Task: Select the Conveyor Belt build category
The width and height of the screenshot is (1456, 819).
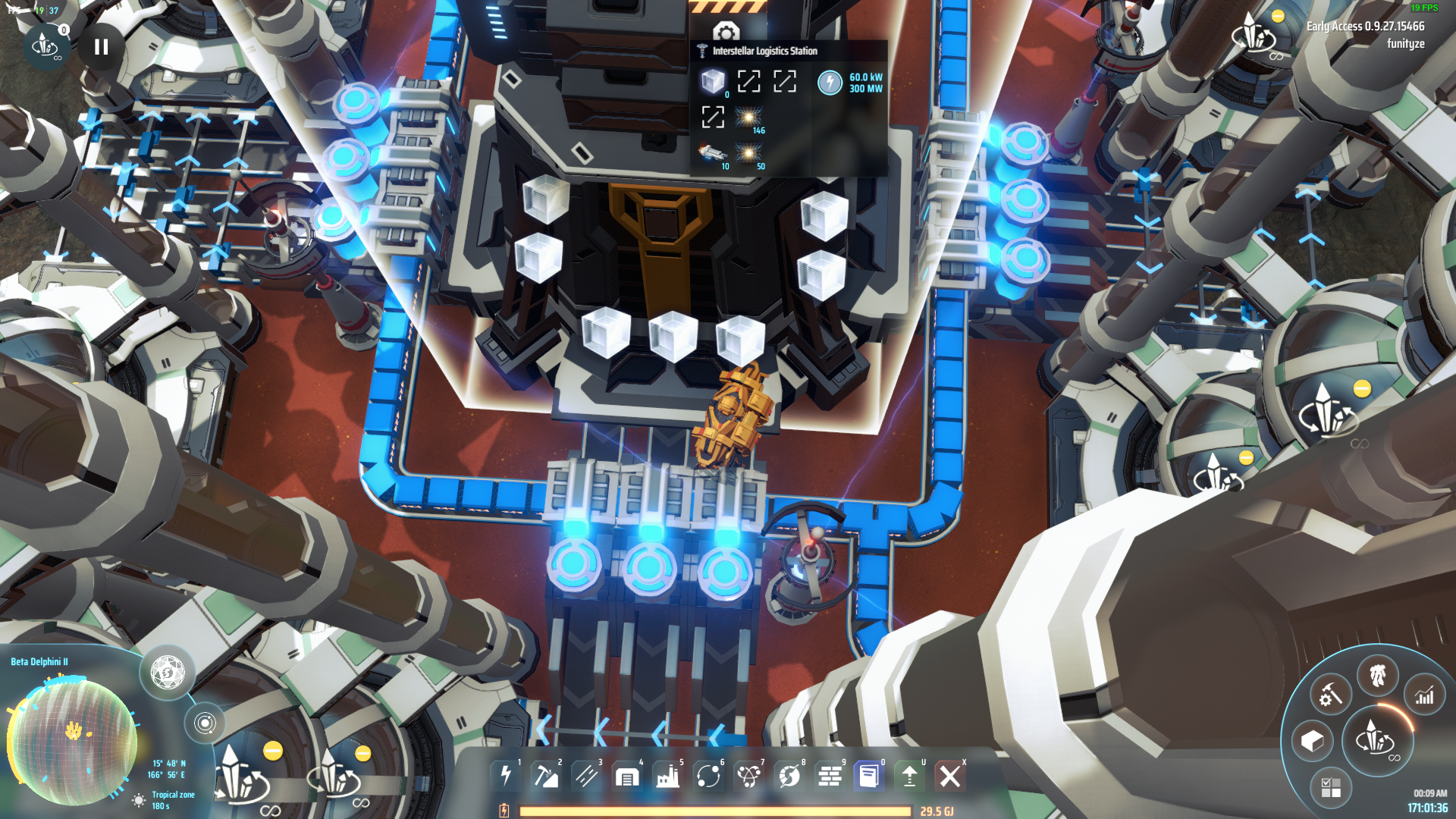Action: pos(587,776)
